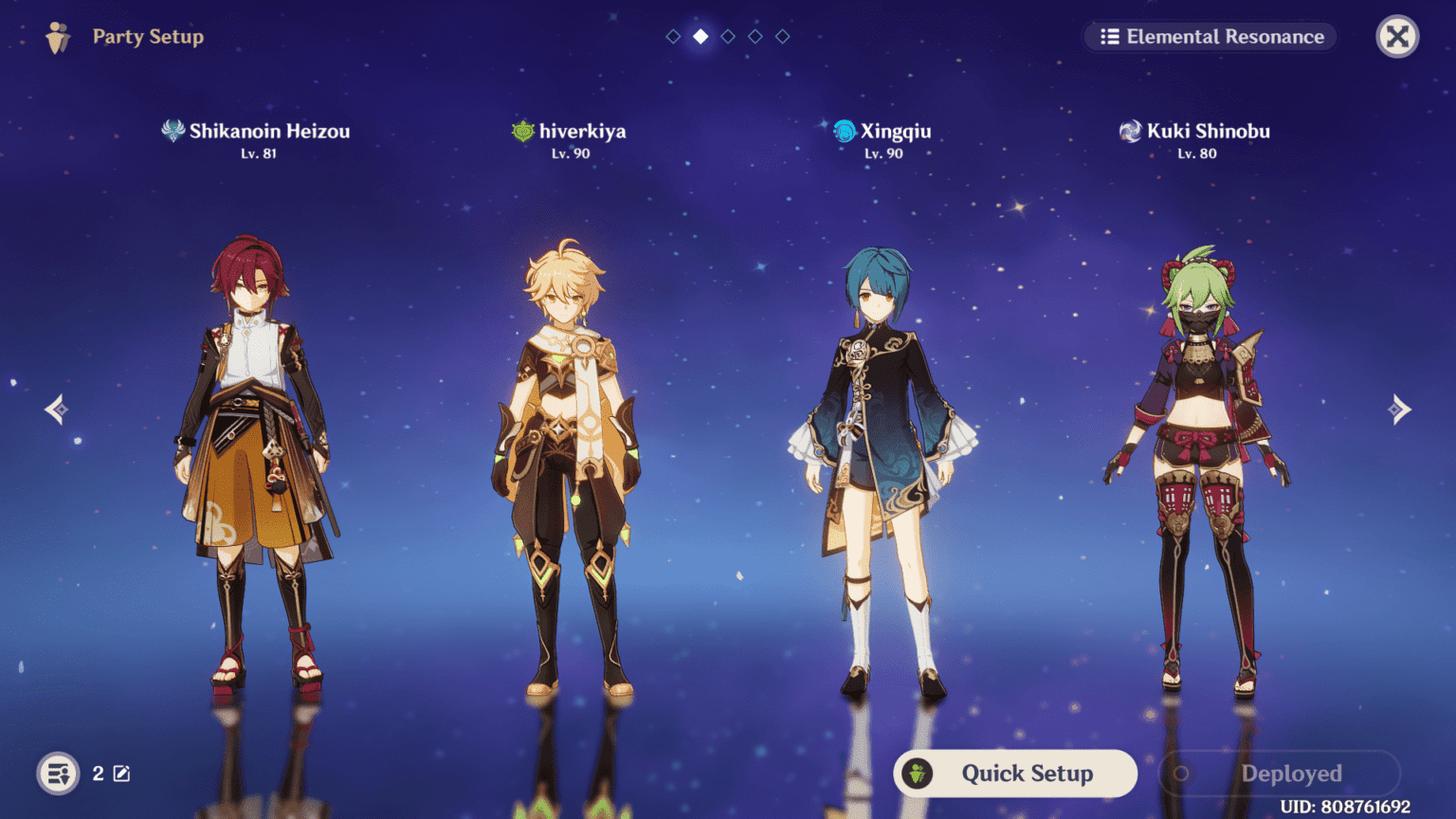Edit the party name with pencil icon
Image resolution: width=1456 pixels, height=819 pixels.
(122, 773)
